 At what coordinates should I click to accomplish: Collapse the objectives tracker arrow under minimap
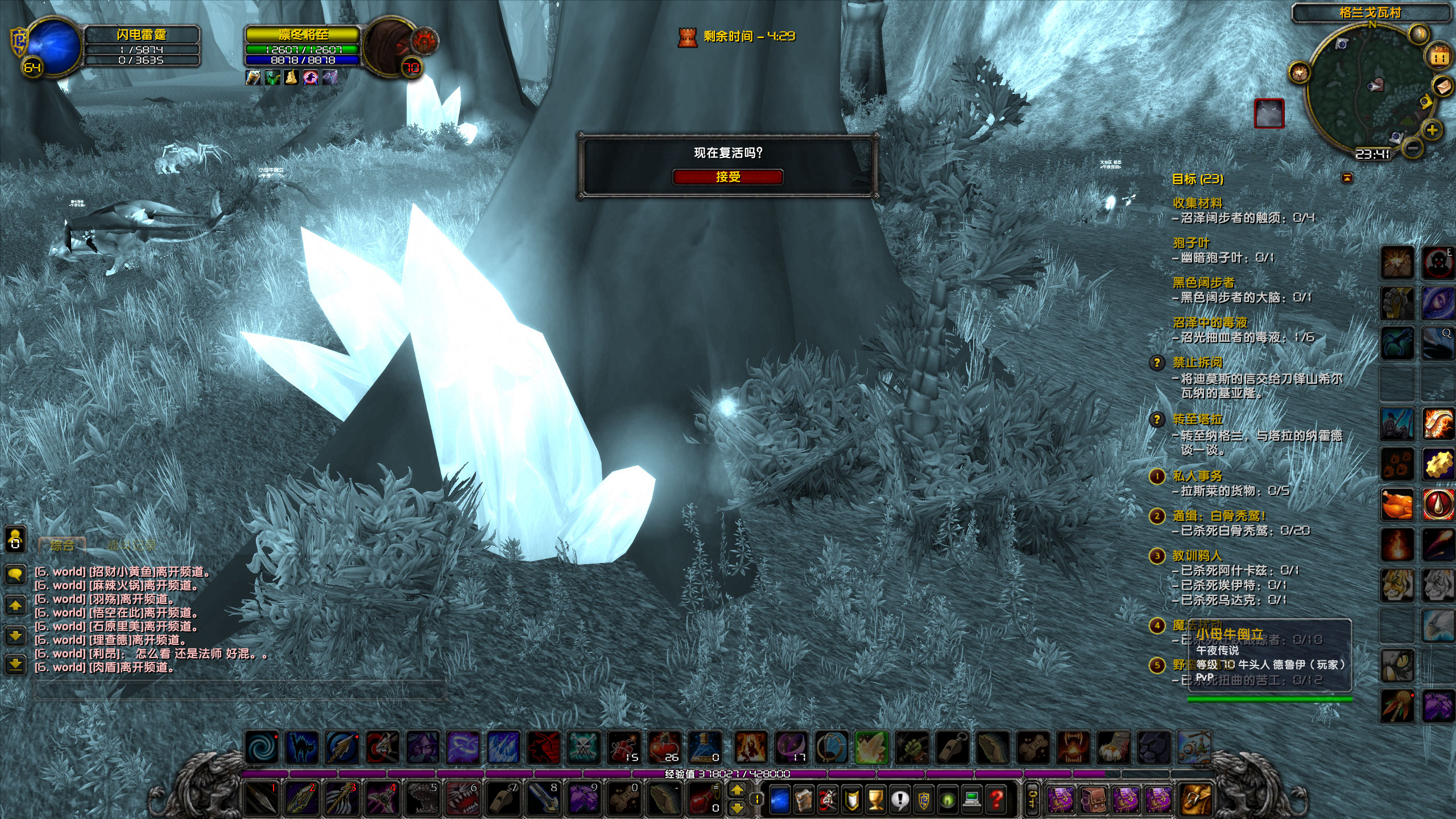[x=1347, y=177]
